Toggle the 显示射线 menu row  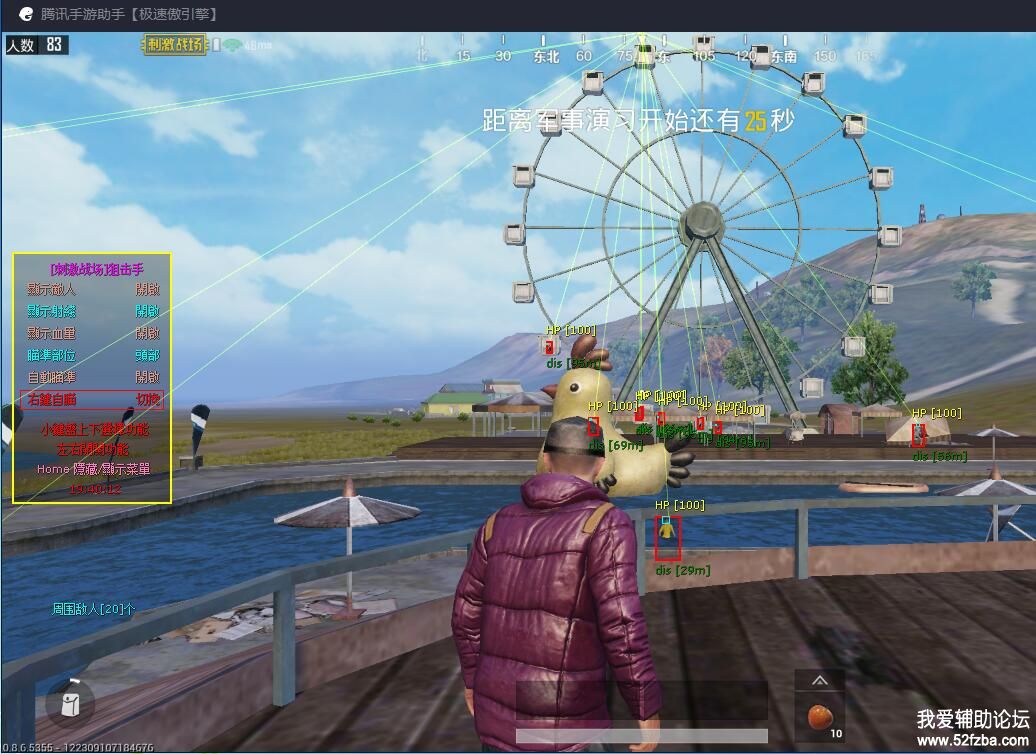tap(92, 311)
